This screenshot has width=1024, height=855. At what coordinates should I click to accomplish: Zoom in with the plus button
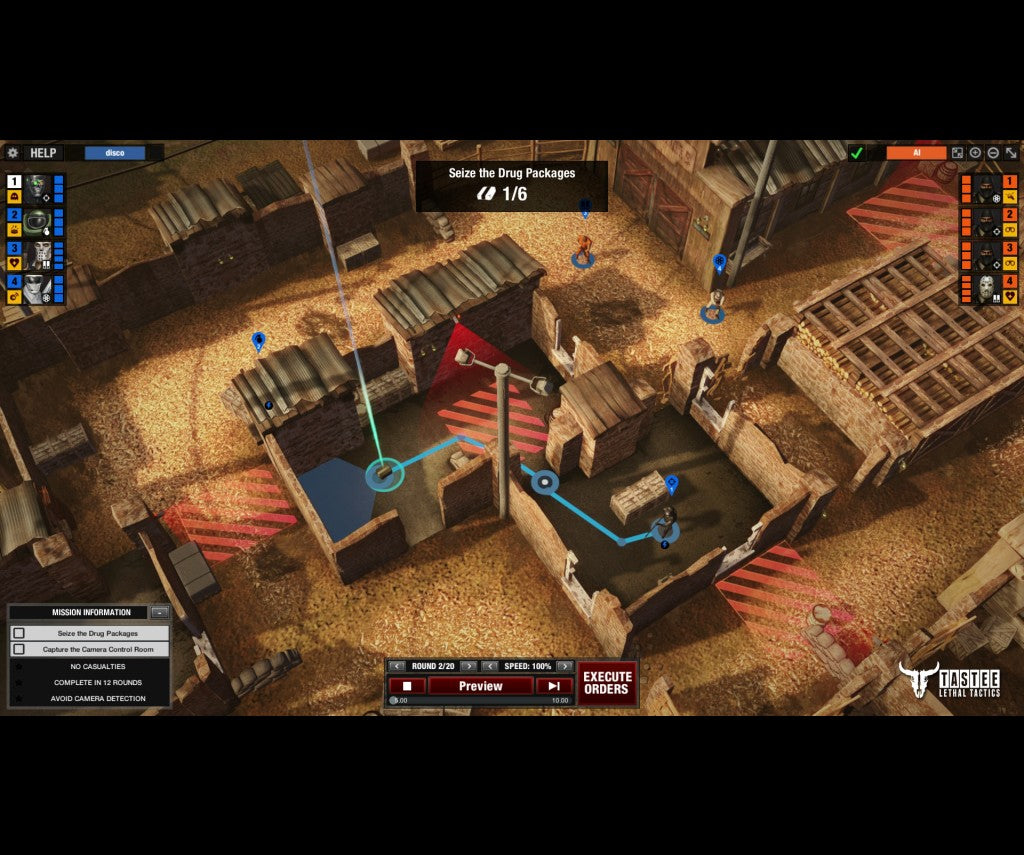coord(975,153)
